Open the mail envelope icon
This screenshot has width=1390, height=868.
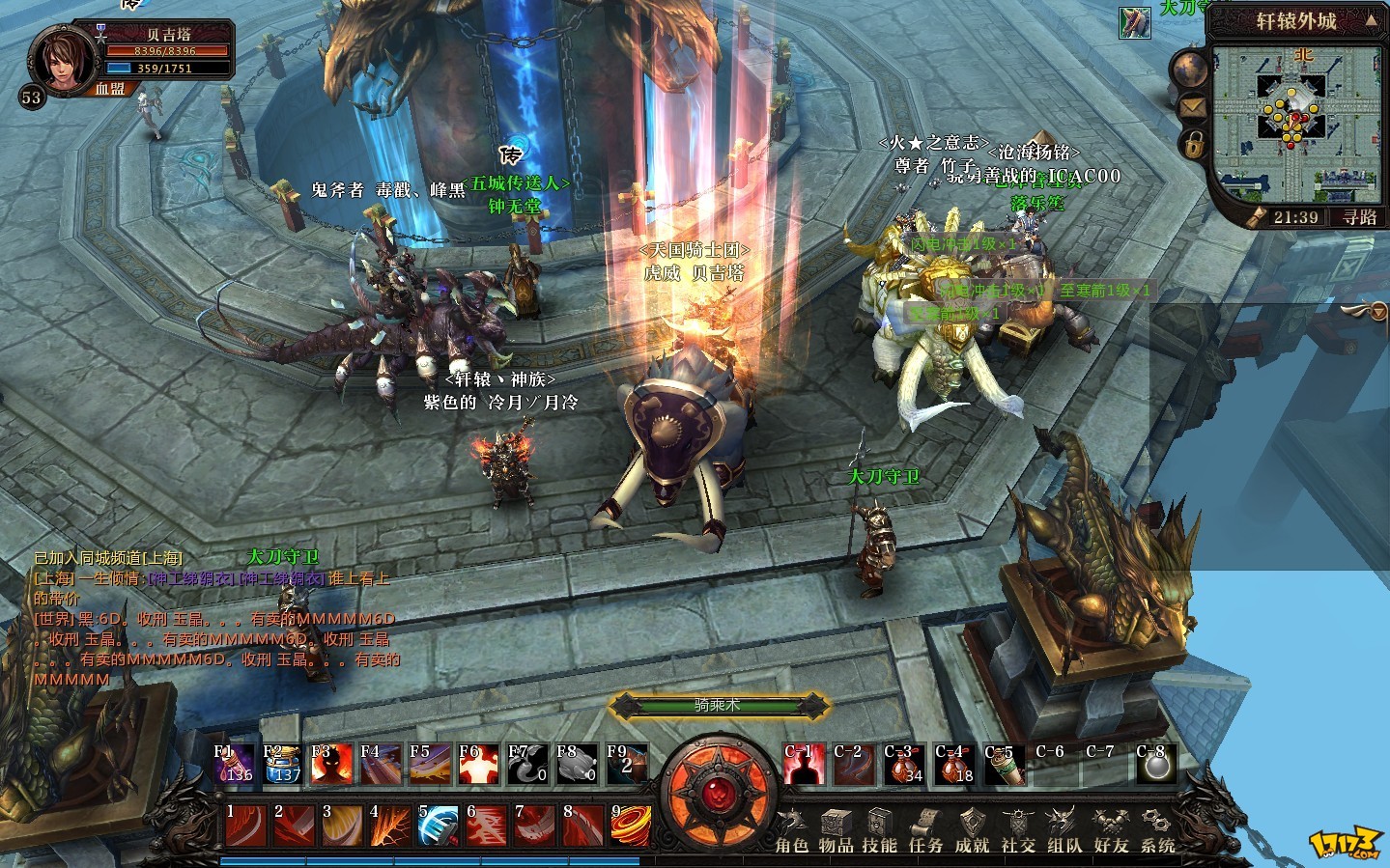click(1191, 107)
